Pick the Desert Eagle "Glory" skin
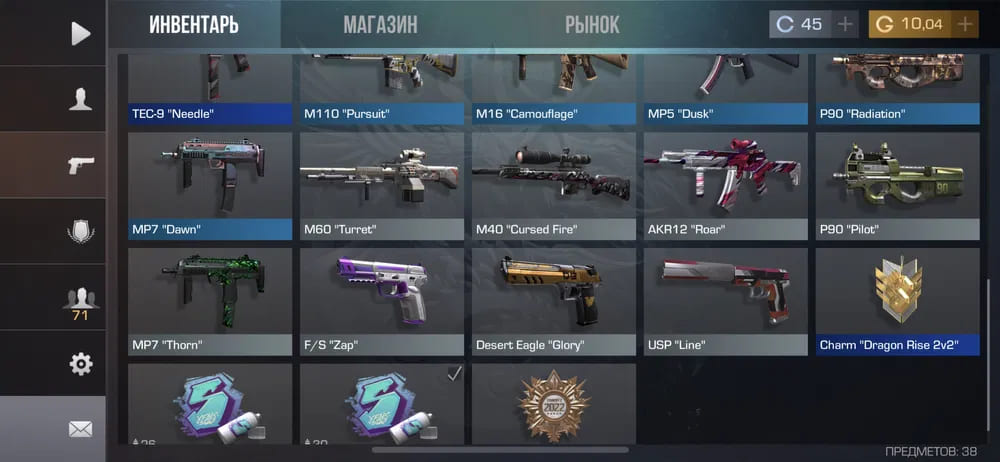The image size is (1000, 462). point(554,300)
